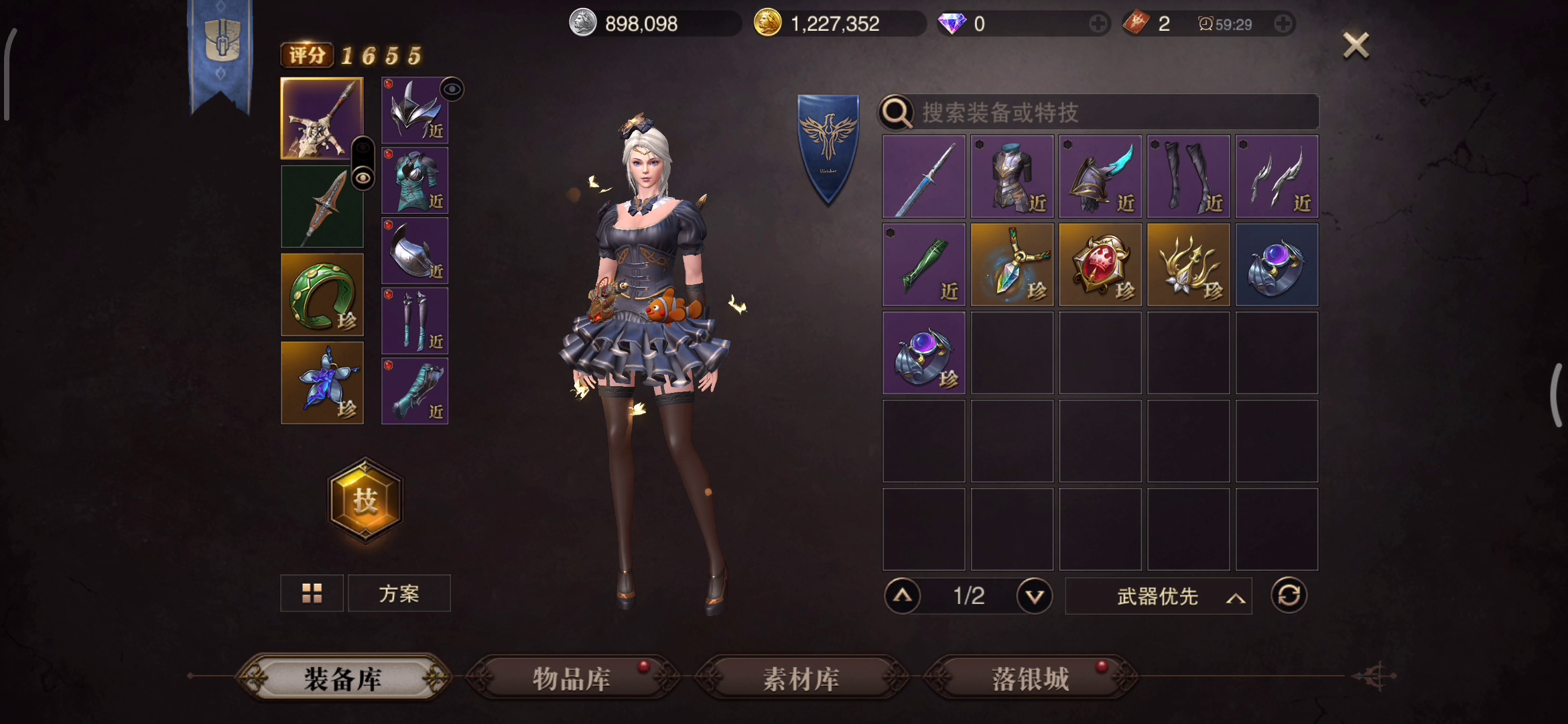1568x724 pixels.
Task: Pick the red gem amulet in inventory
Action: coord(1100,265)
